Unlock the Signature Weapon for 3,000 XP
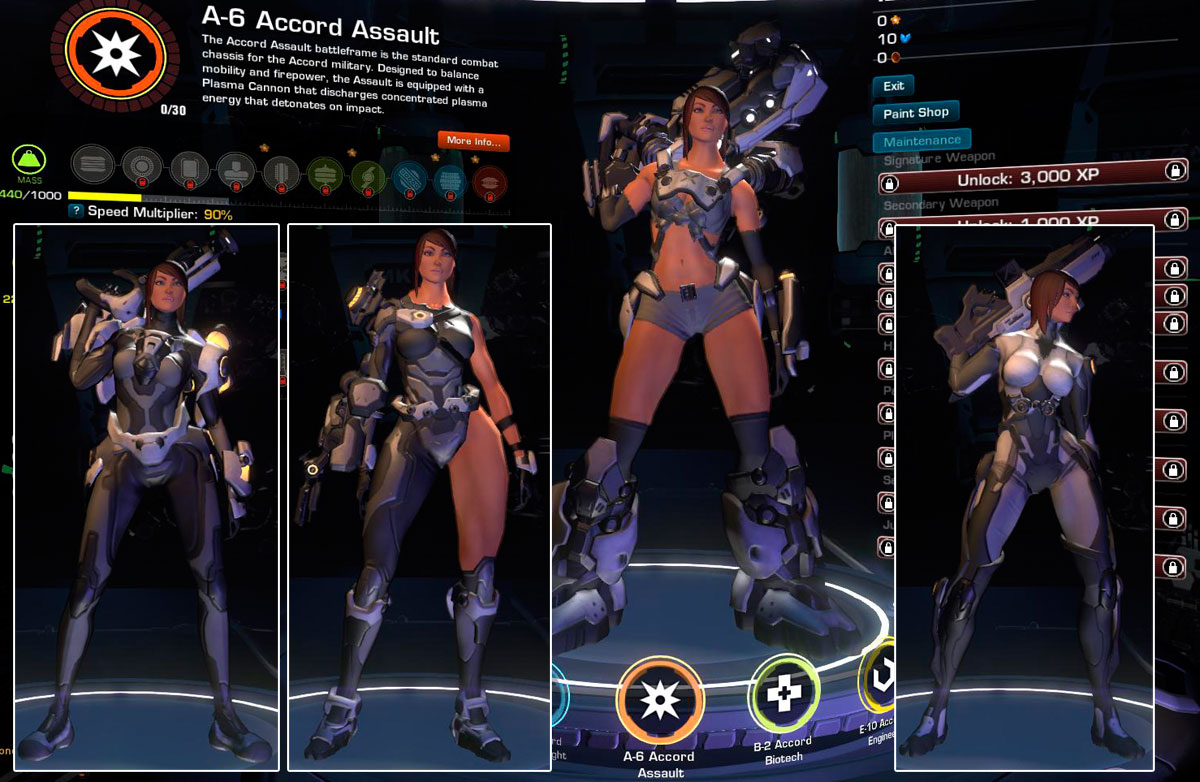Screen dimensions: 1200x782 click(1030, 182)
